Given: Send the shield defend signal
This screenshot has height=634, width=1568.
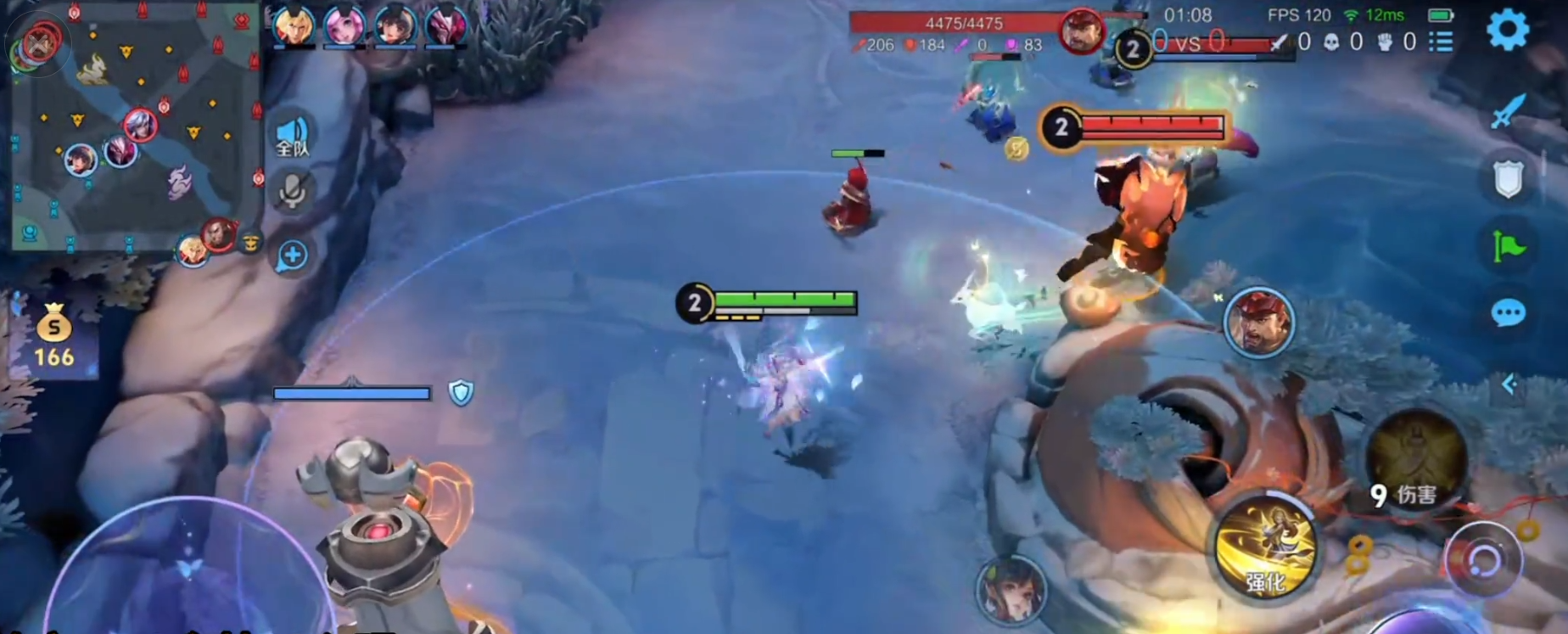Looking at the screenshot, I should 1508,178.
